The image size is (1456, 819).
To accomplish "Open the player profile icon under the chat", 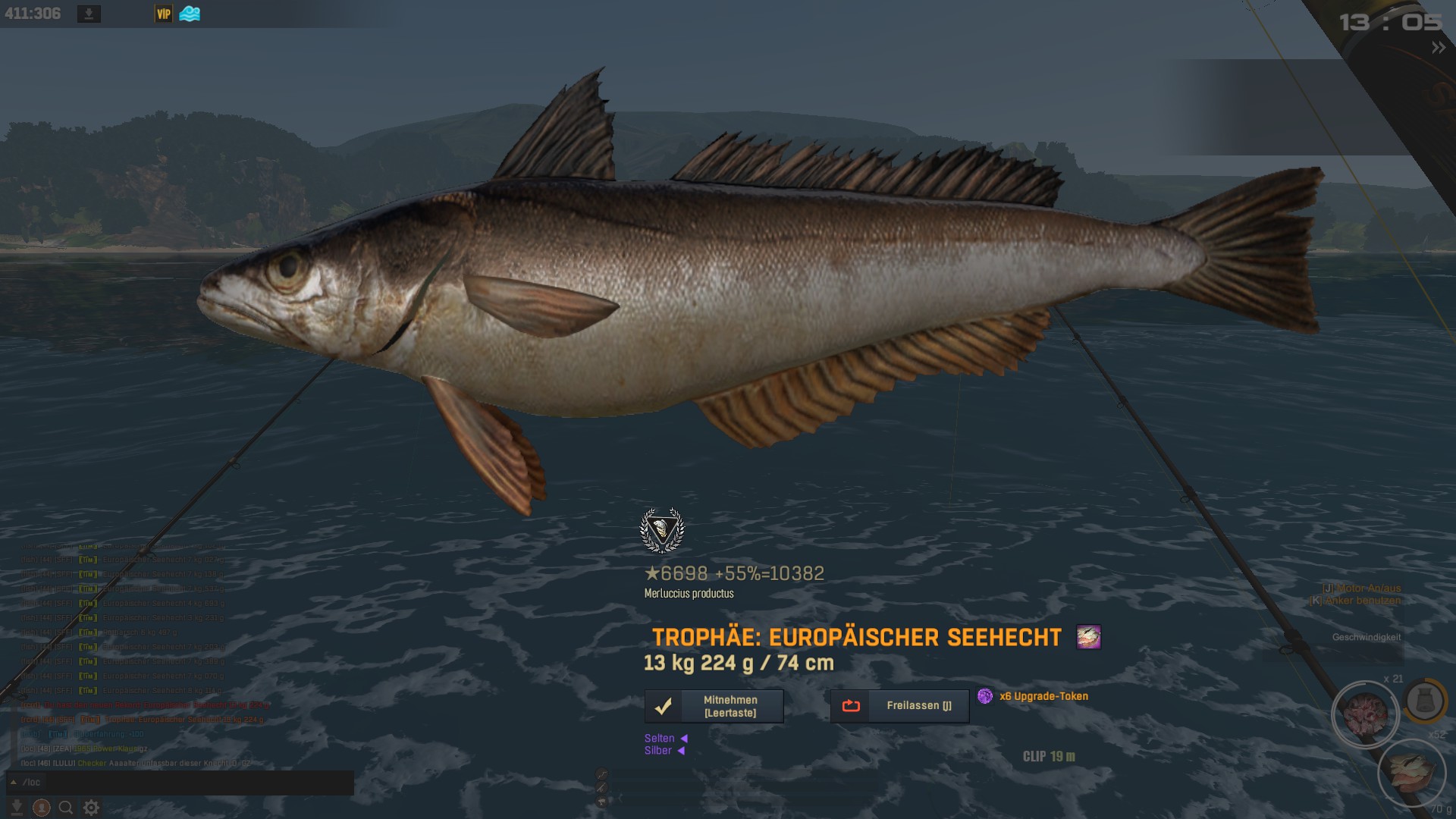I will click(x=42, y=808).
